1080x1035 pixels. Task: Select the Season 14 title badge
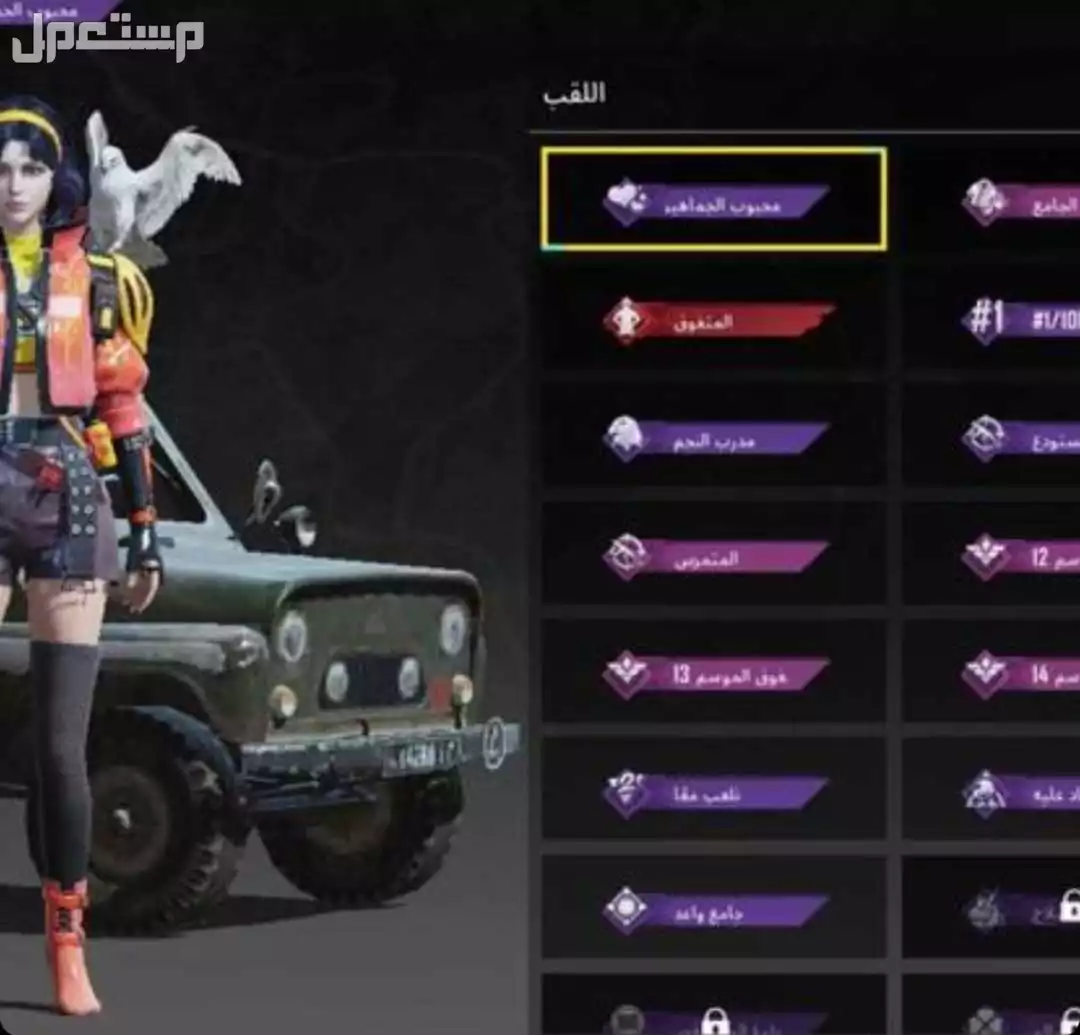1020,674
